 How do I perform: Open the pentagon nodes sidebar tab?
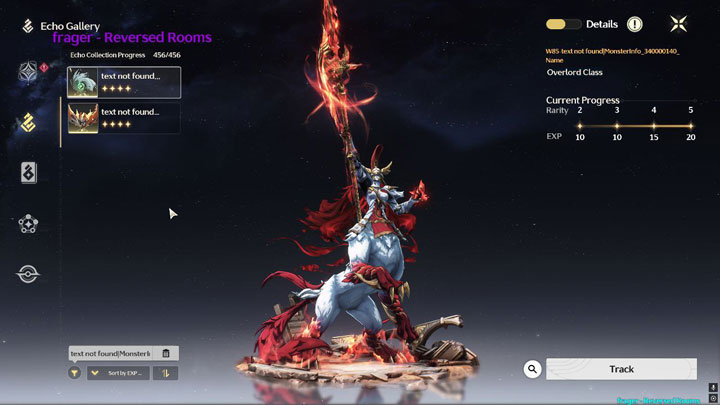[x=28, y=224]
